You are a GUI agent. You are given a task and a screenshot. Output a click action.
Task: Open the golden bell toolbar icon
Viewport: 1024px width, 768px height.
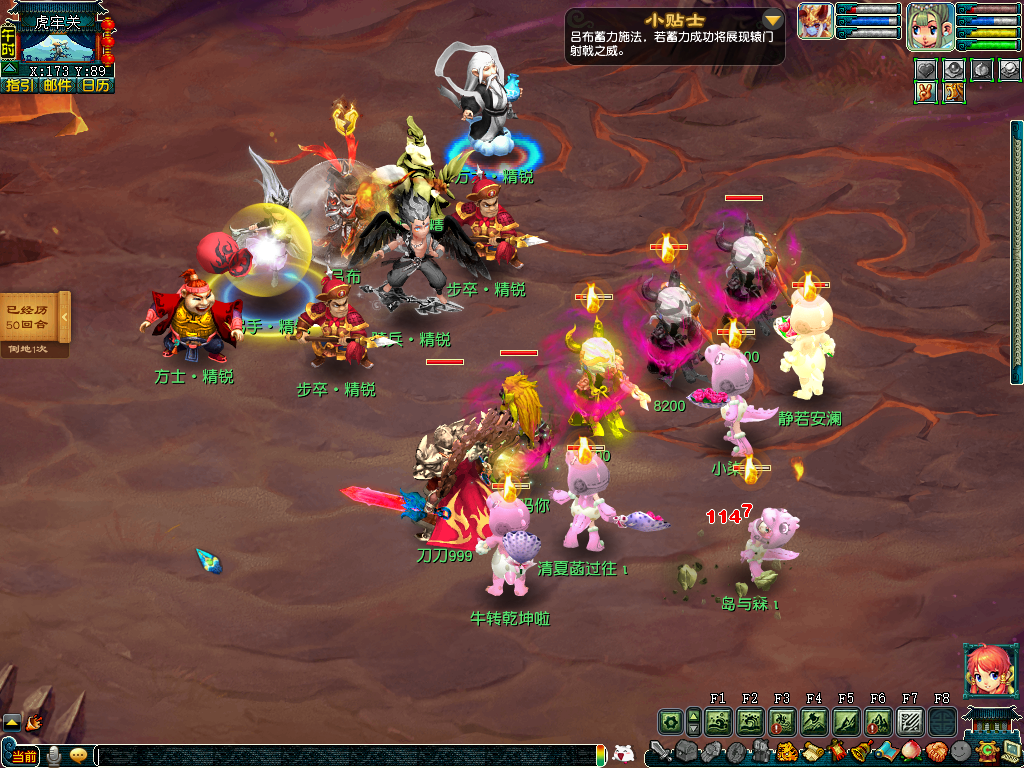[x=858, y=751]
